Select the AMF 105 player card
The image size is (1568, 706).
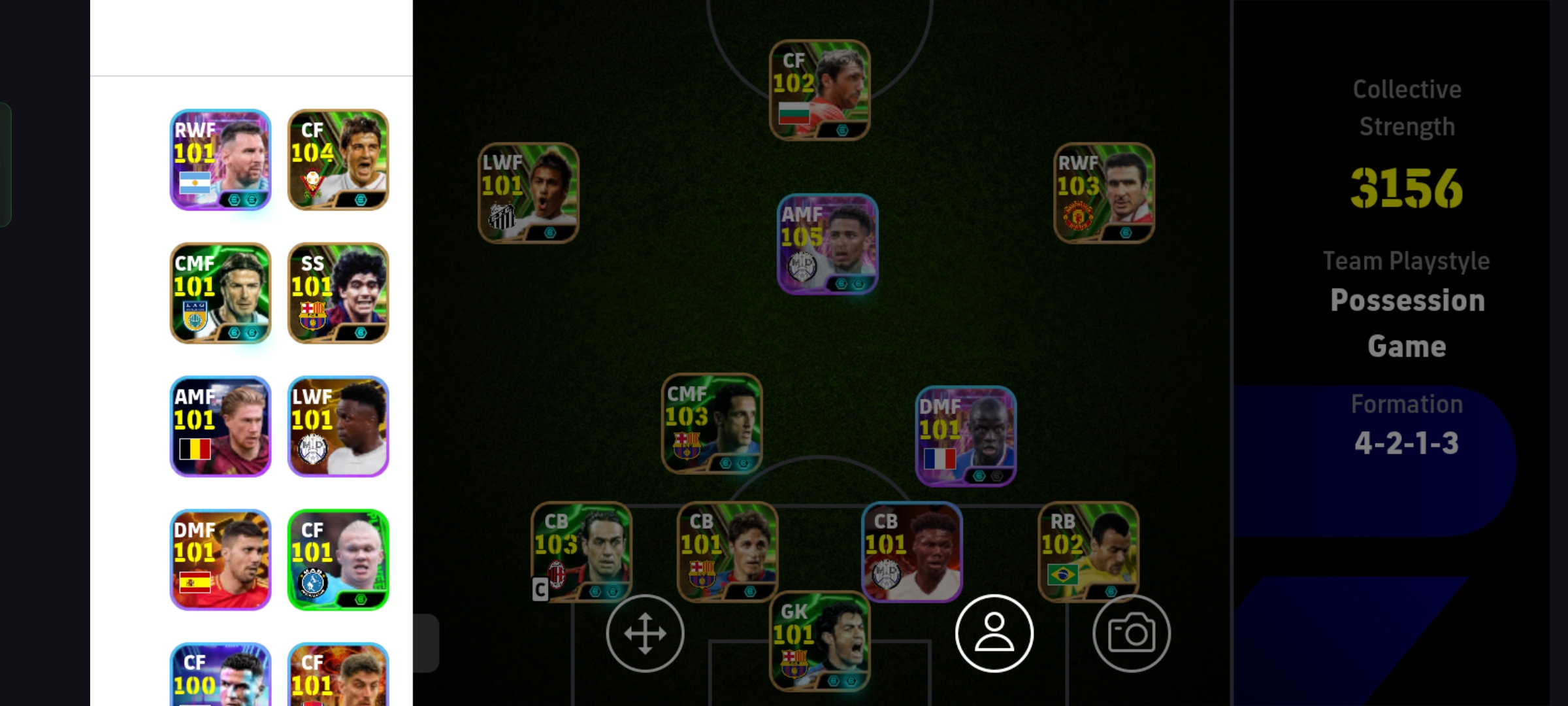pos(827,244)
